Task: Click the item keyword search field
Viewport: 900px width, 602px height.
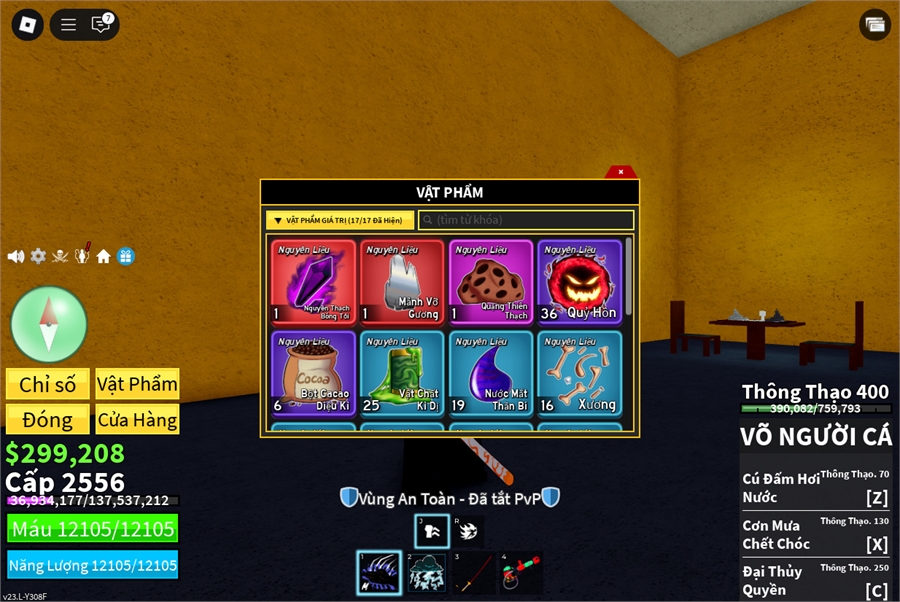Action: 526,220
